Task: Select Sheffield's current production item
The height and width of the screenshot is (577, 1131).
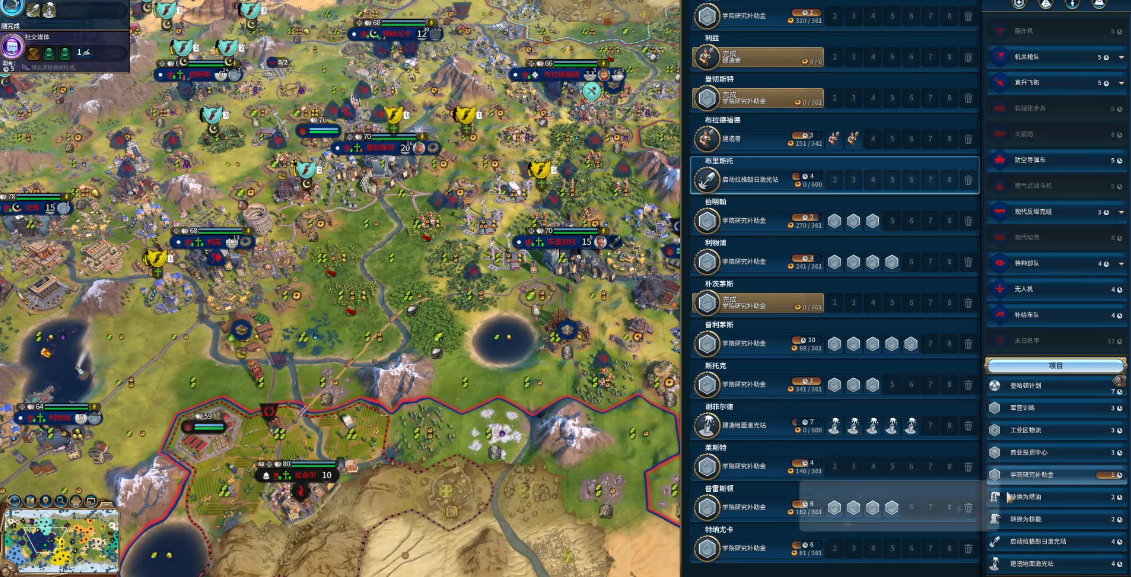Action: [x=758, y=425]
